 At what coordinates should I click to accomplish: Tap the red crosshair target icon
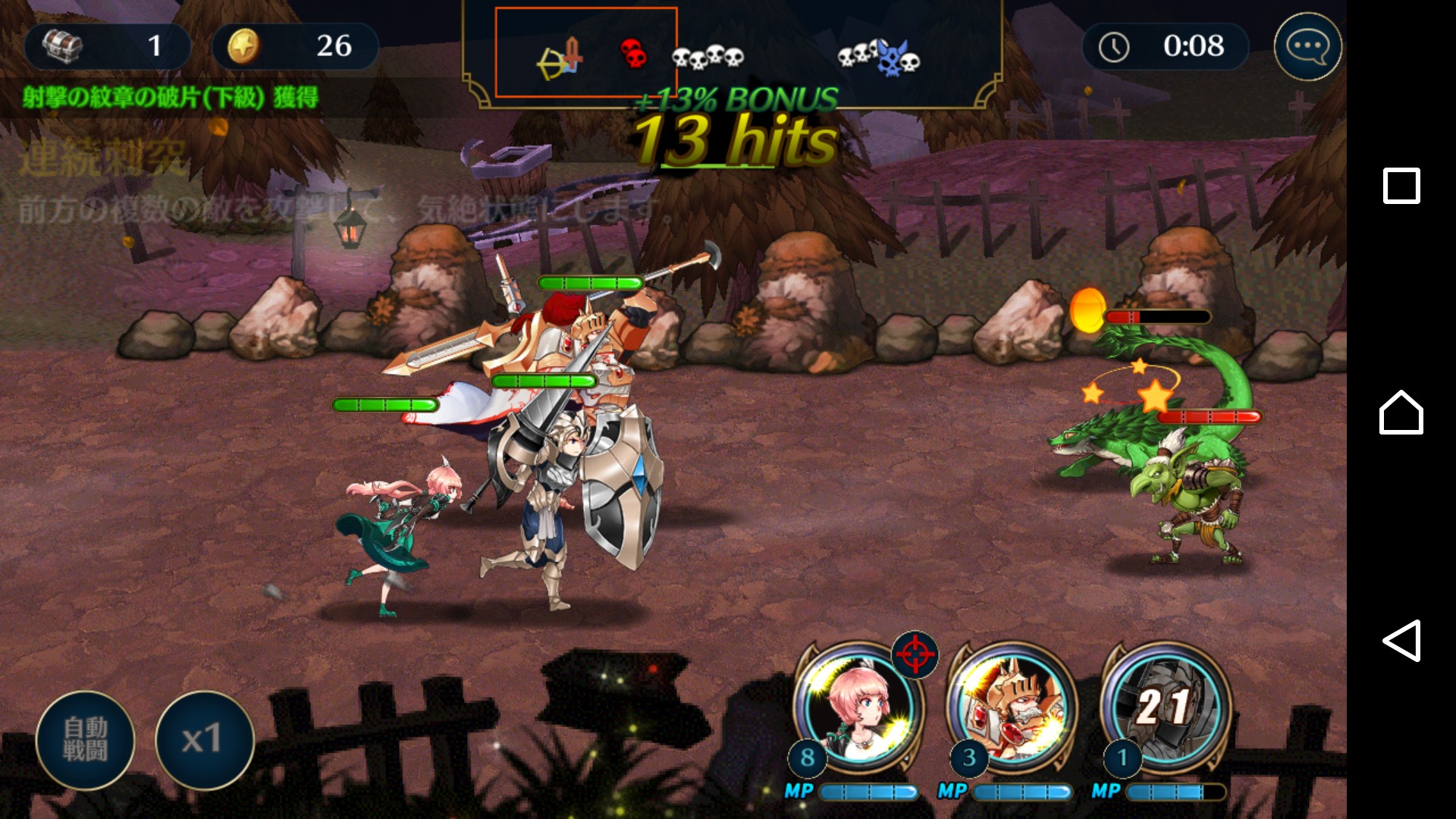pos(915,653)
